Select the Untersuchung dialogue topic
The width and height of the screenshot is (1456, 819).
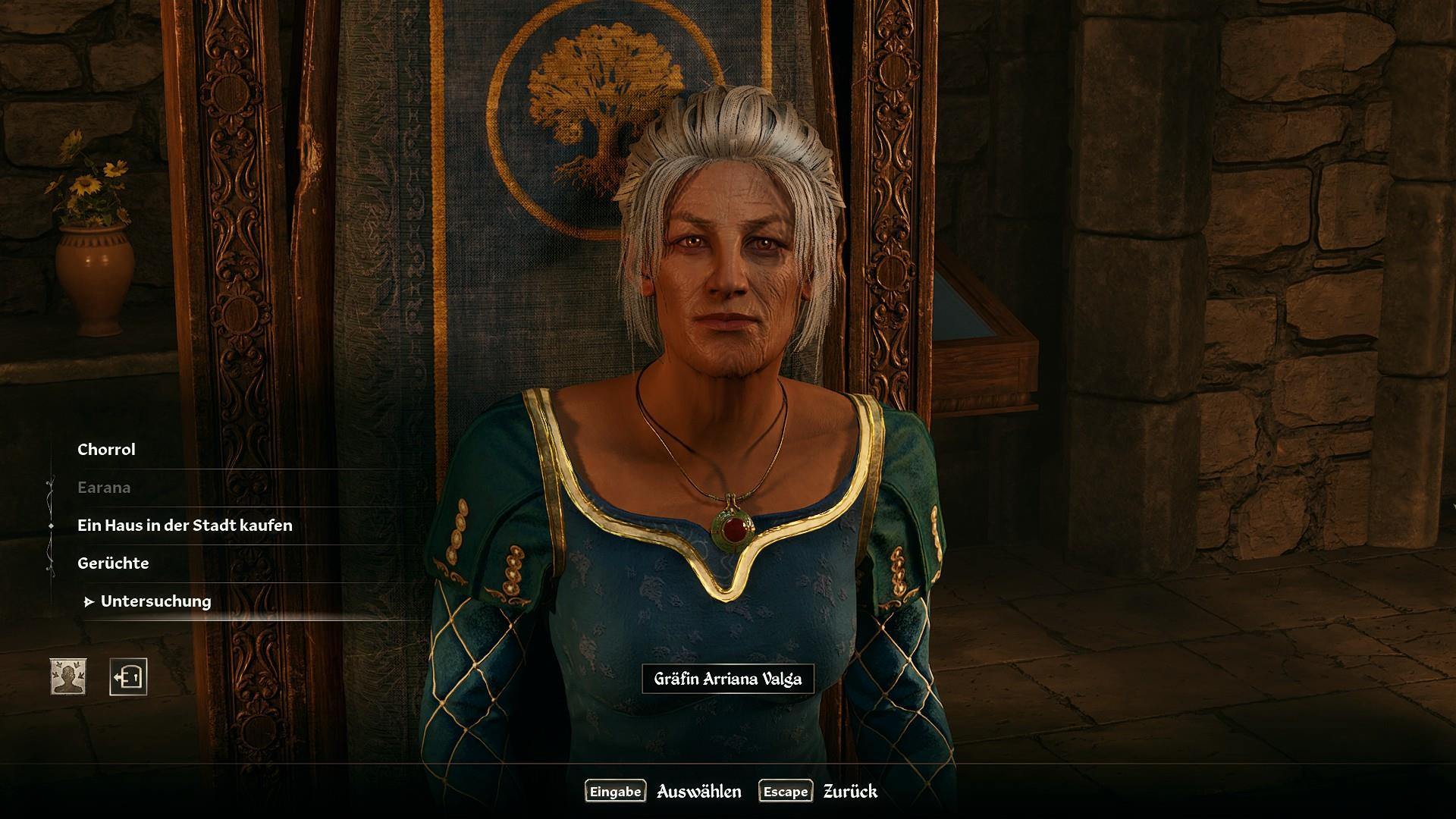[155, 601]
